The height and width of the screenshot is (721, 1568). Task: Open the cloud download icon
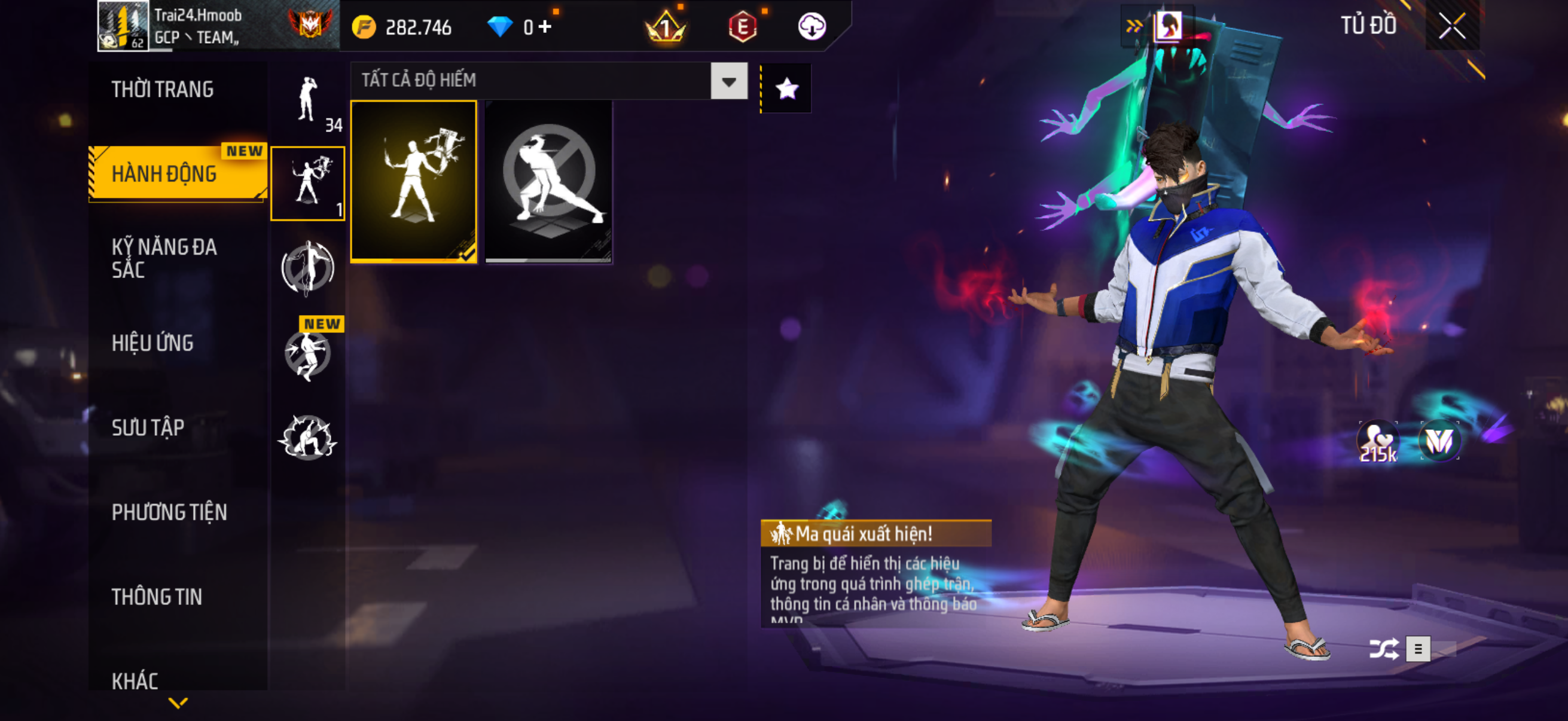[812, 26]
